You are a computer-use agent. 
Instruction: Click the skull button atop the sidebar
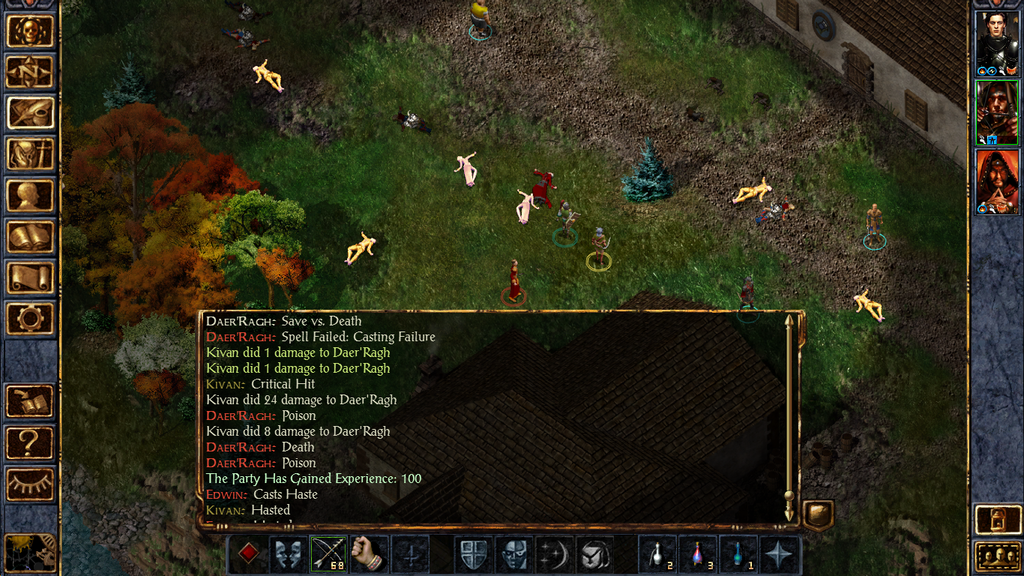point(30,31)
